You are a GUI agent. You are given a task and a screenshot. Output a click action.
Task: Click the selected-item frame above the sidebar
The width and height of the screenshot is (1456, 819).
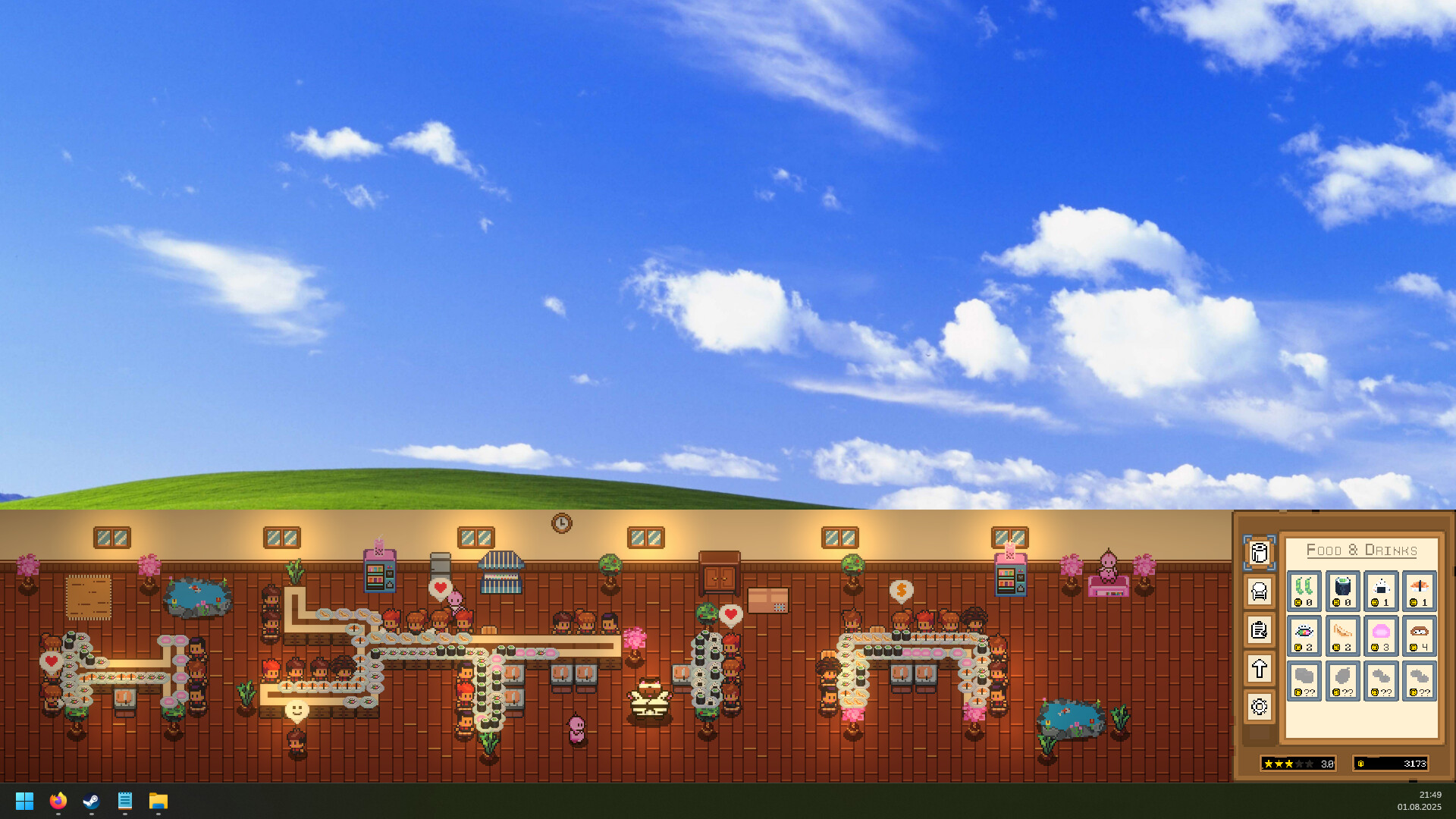(1260, 553)
